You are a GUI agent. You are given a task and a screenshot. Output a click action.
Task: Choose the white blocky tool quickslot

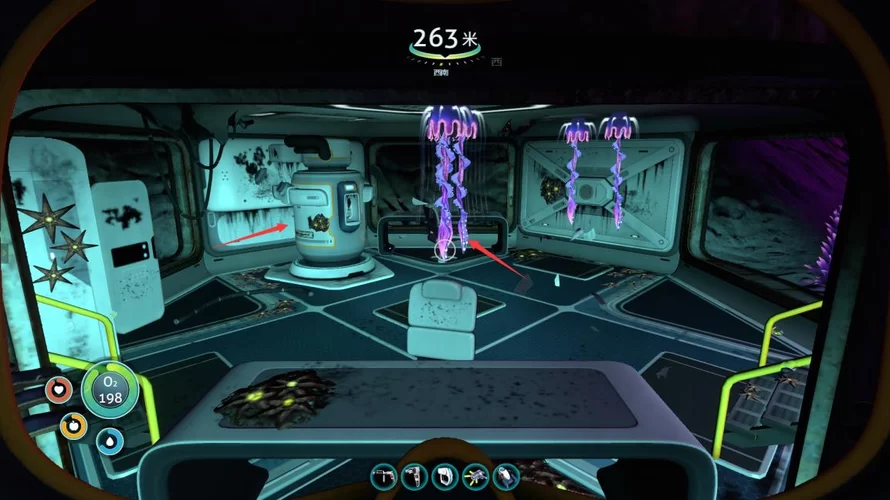pos(445,477)
